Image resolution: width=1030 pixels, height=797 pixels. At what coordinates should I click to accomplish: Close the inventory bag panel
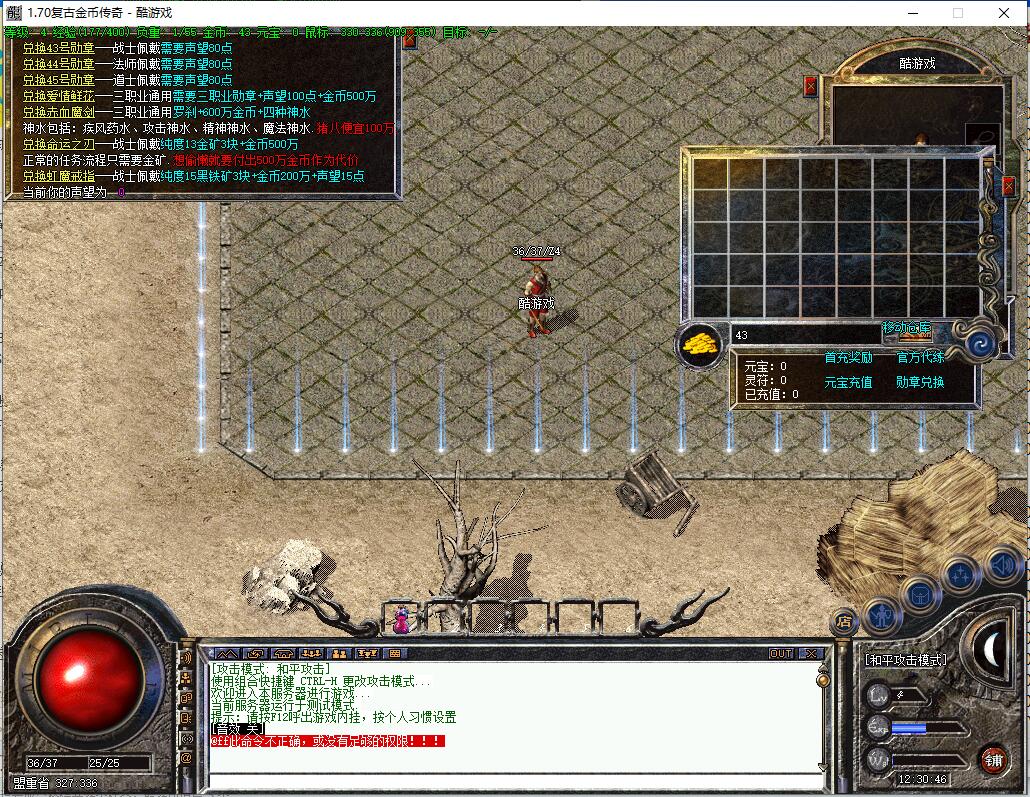1008,185
